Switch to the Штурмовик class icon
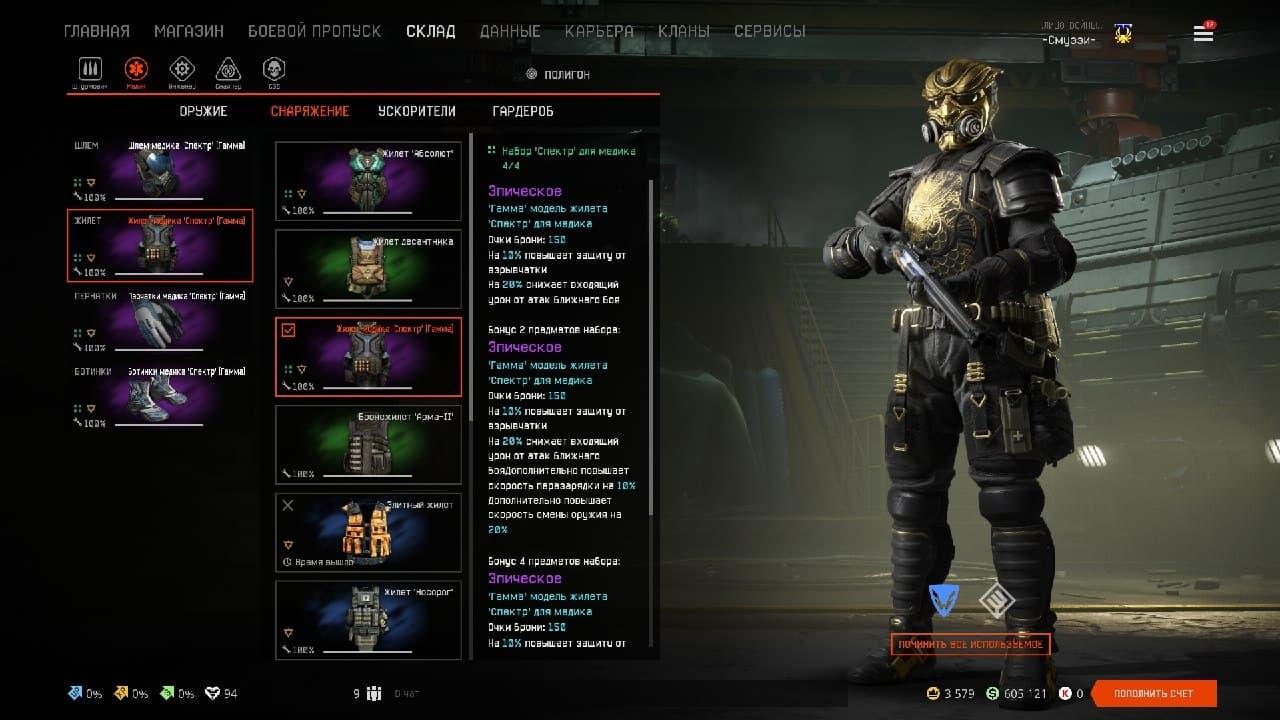Viewport: 1280px width, 720px height. 90,70
